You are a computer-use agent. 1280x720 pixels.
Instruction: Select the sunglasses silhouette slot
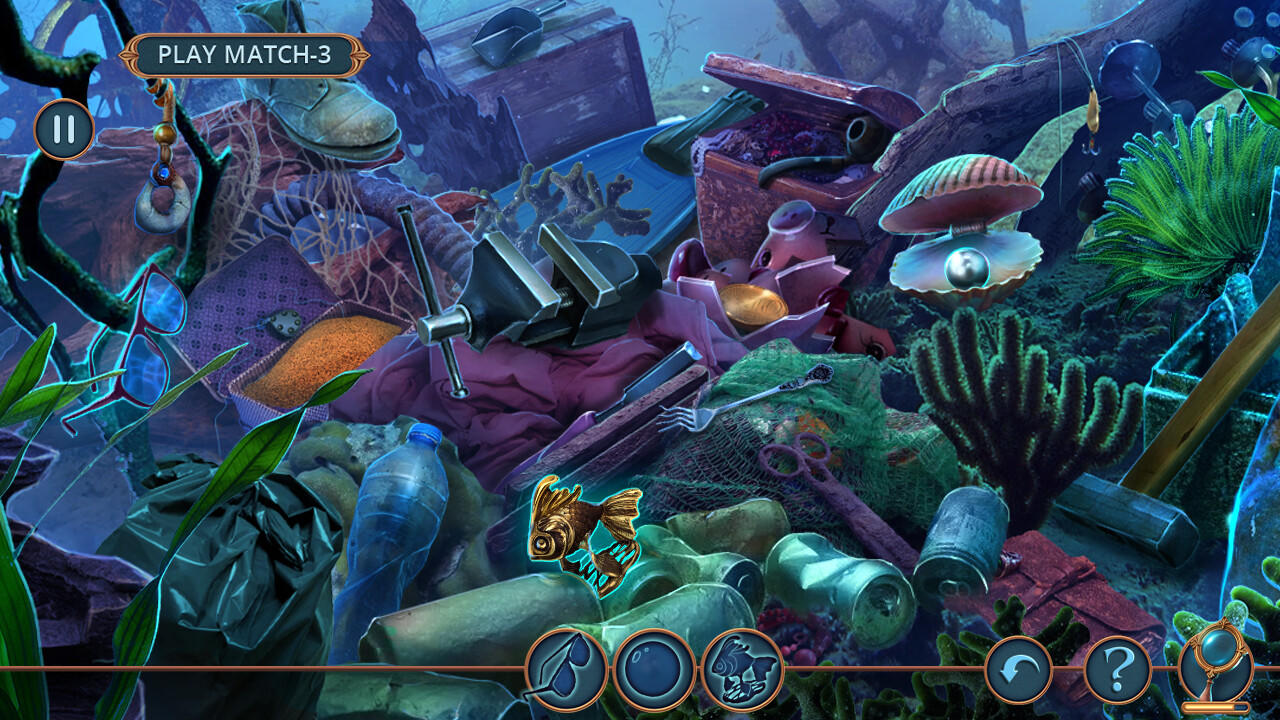pos(566,669)
